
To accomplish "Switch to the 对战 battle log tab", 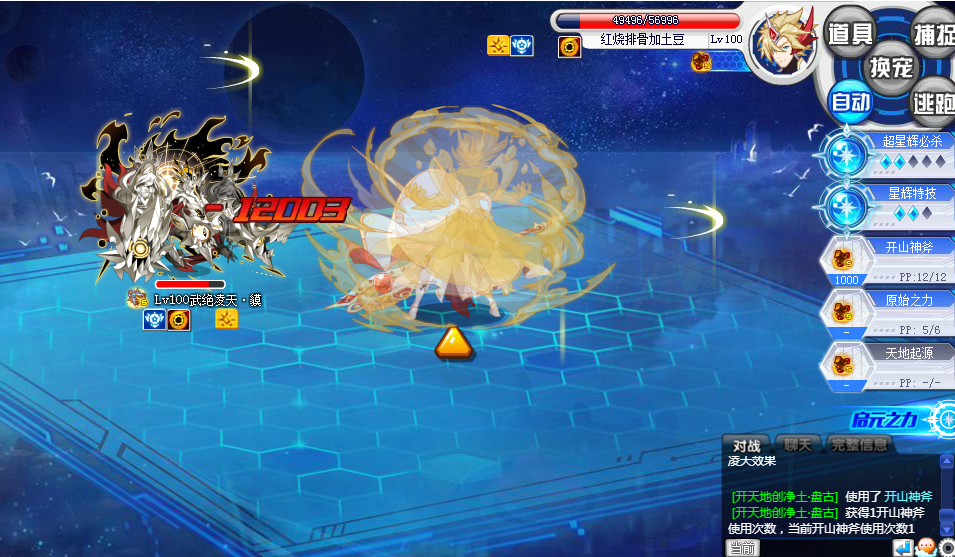I will [x=746, y=445].
